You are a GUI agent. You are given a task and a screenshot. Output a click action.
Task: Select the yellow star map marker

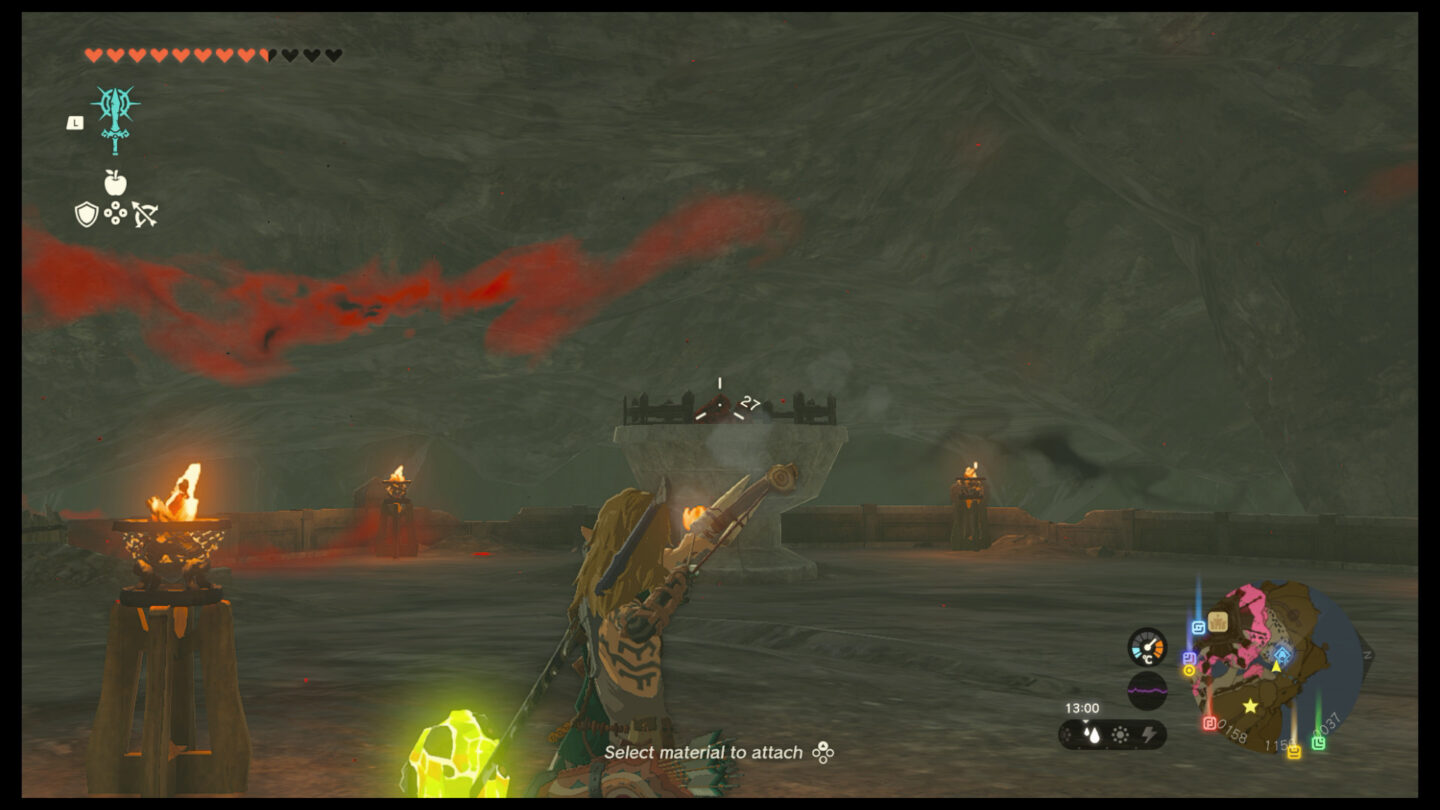[x=1250, y=706]
